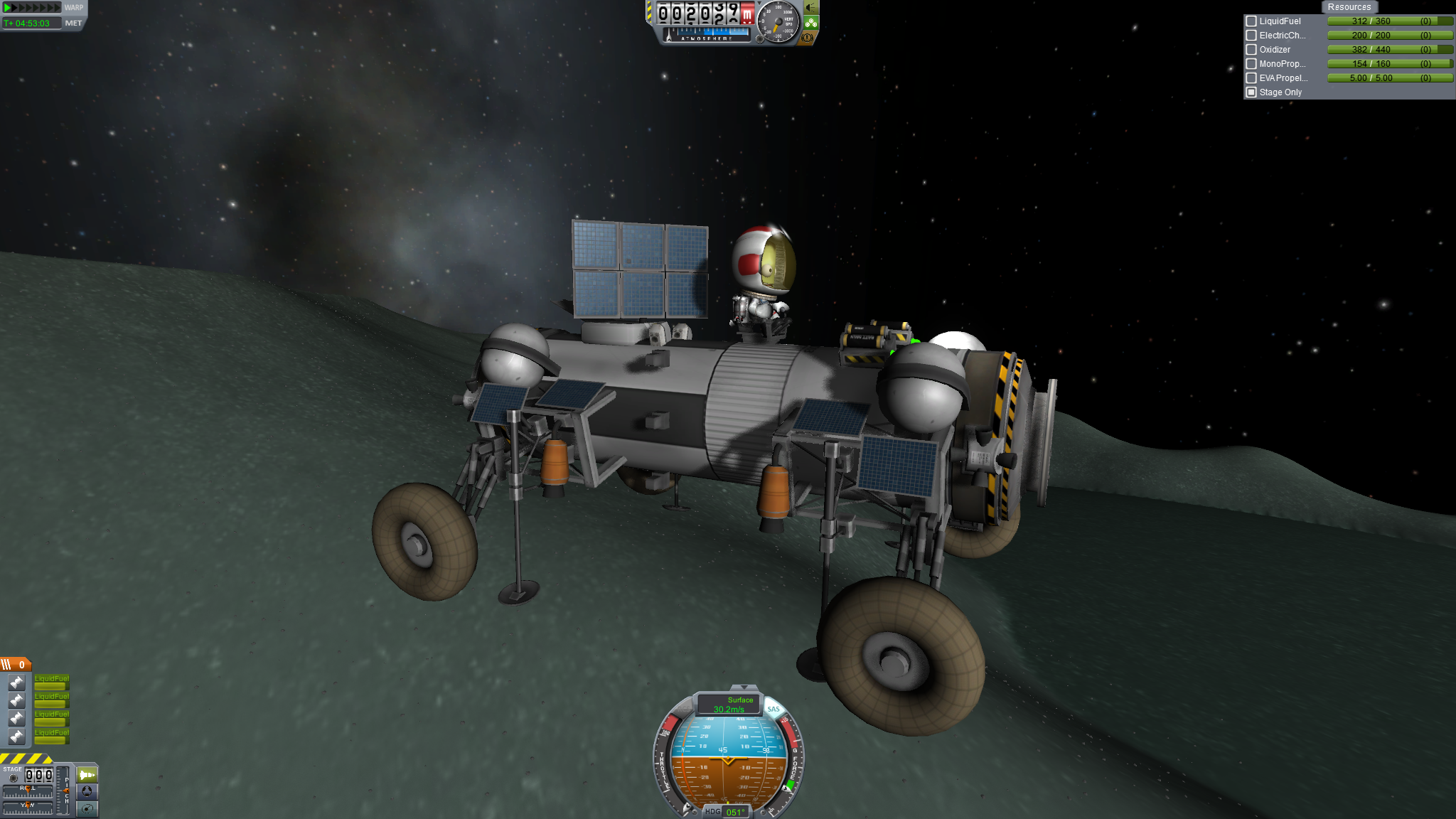Tick the Oxidizer resource checkbox
Viewport: 1456px width, 819px height.
click(1251, 50)
